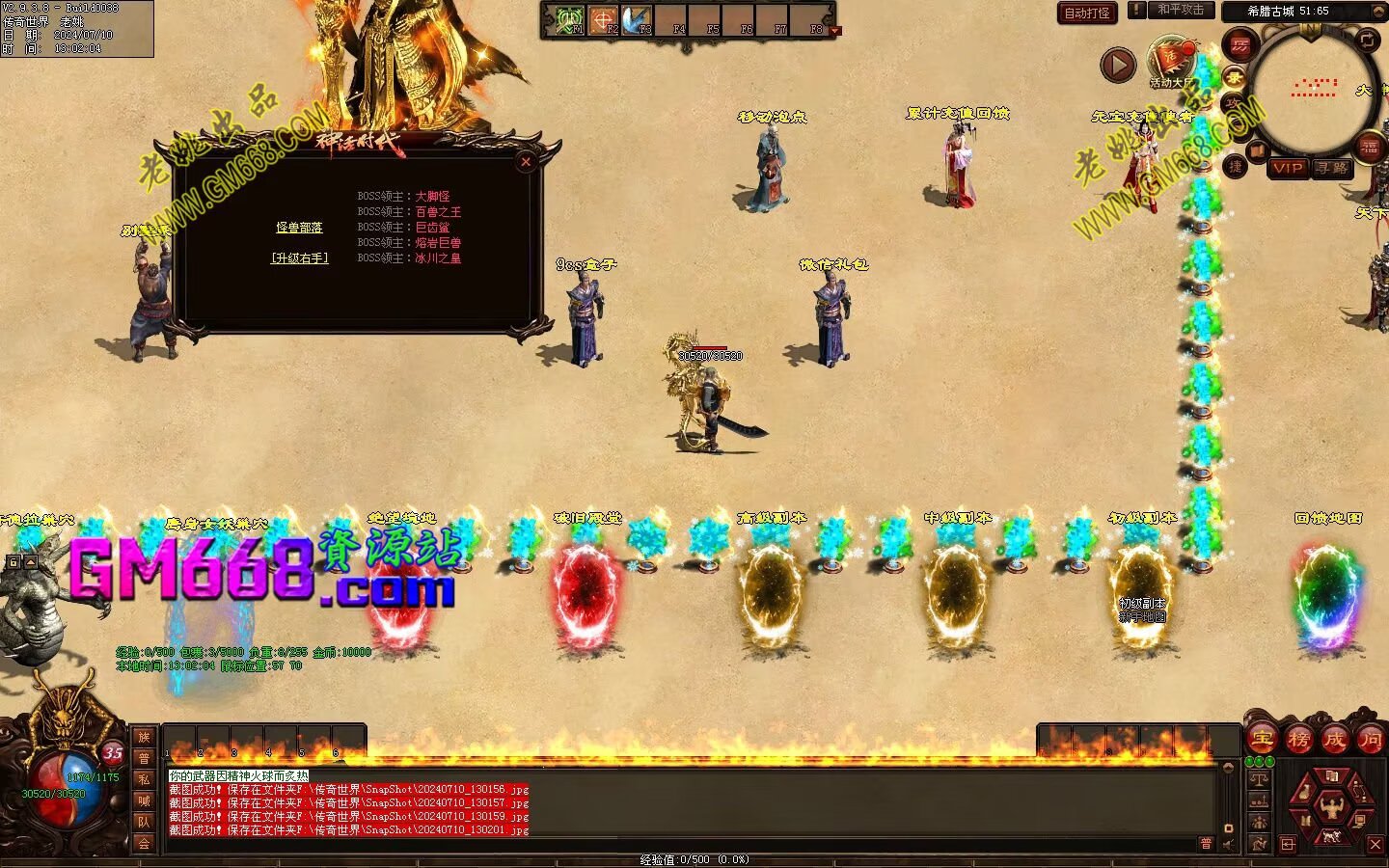Open the 成 achievements orb
Viewport: 1389px width, 868px height.
(1334, 740)
